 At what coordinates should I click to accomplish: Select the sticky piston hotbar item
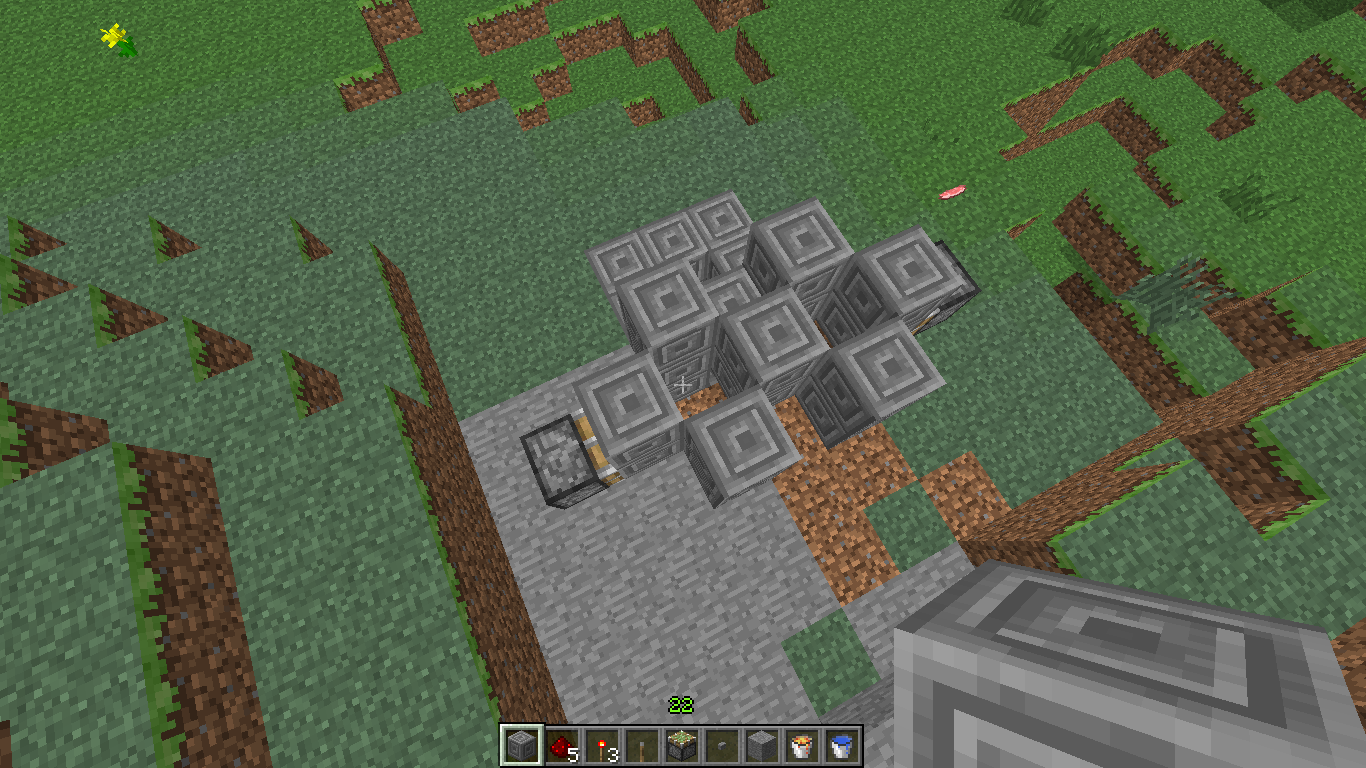[681, 746]
